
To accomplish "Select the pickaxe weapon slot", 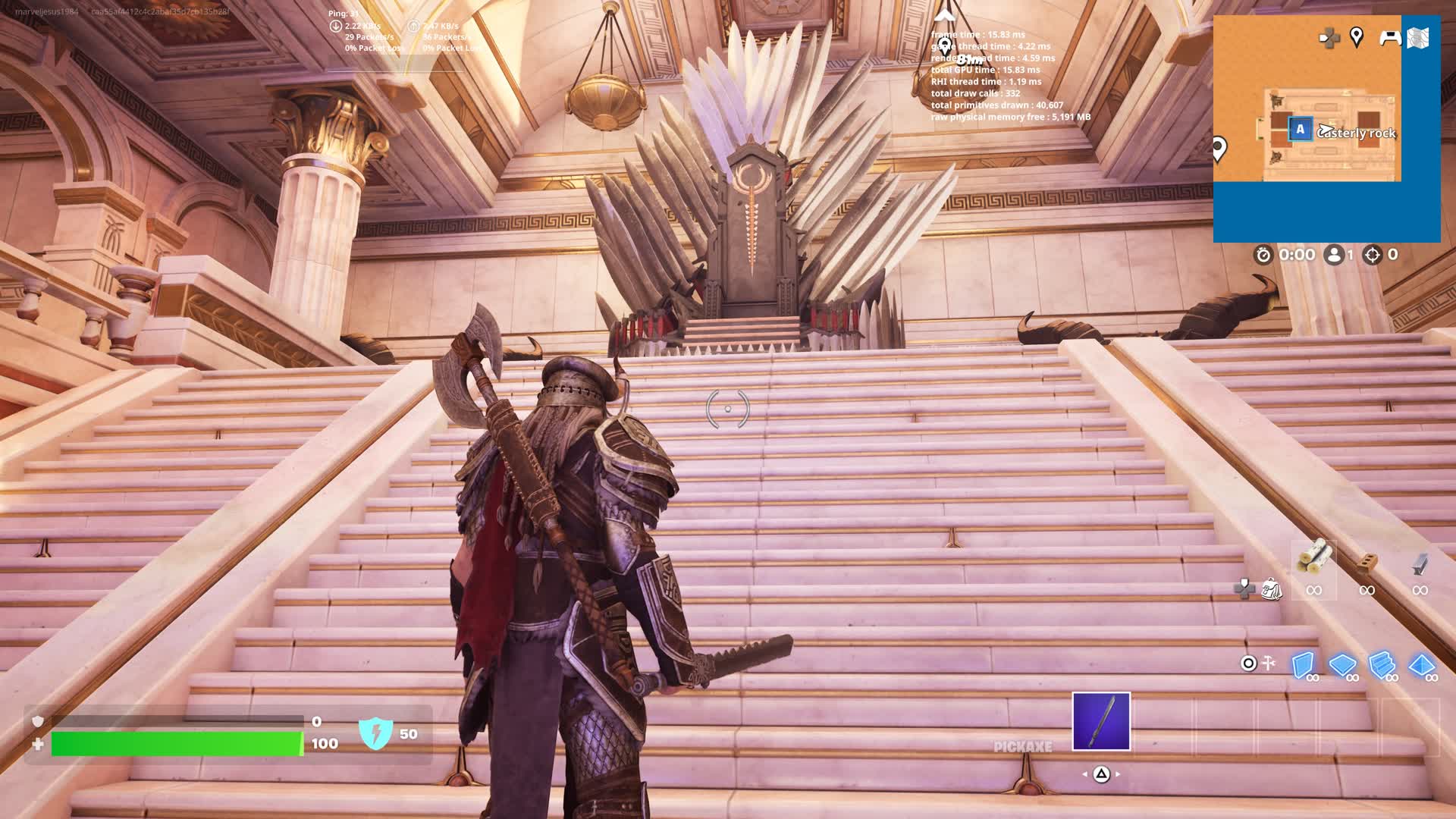I will pos(1101,721).
